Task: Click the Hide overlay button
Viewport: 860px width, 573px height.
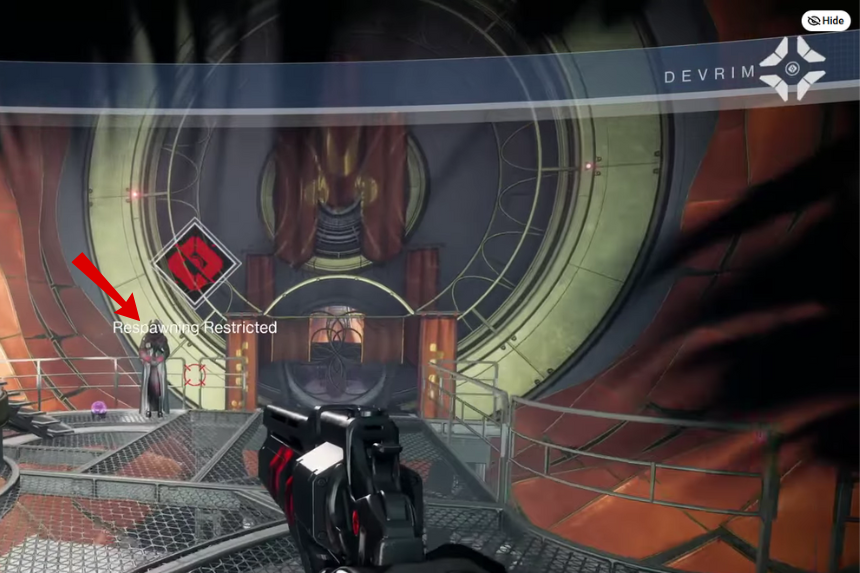Action: coord(825,21)
